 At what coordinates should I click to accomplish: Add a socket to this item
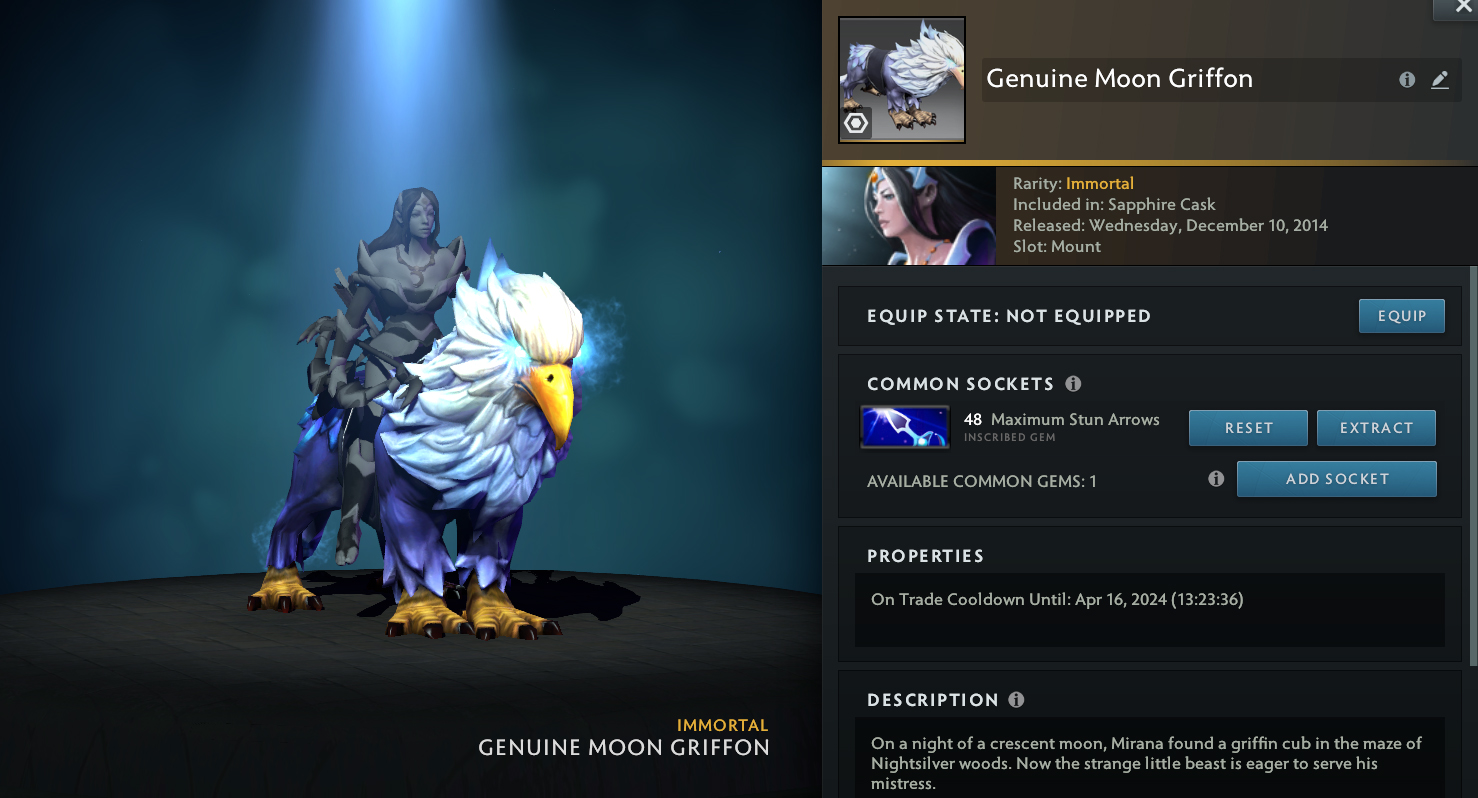(1336, 479)
